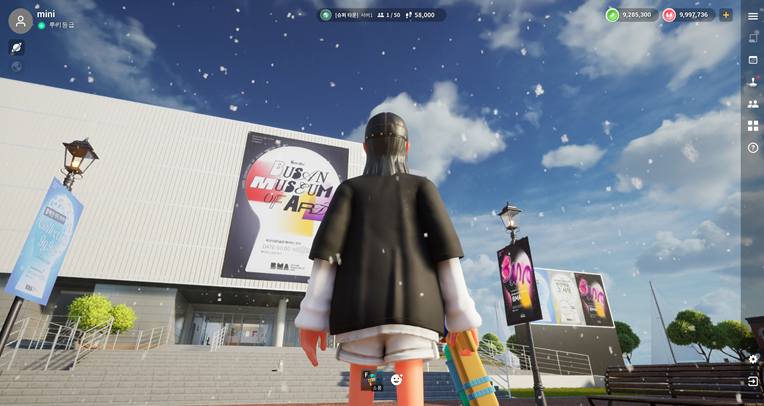The image size is (764, 406).
Task: Click the green leaf currency icon
Action: pos(612,15)
